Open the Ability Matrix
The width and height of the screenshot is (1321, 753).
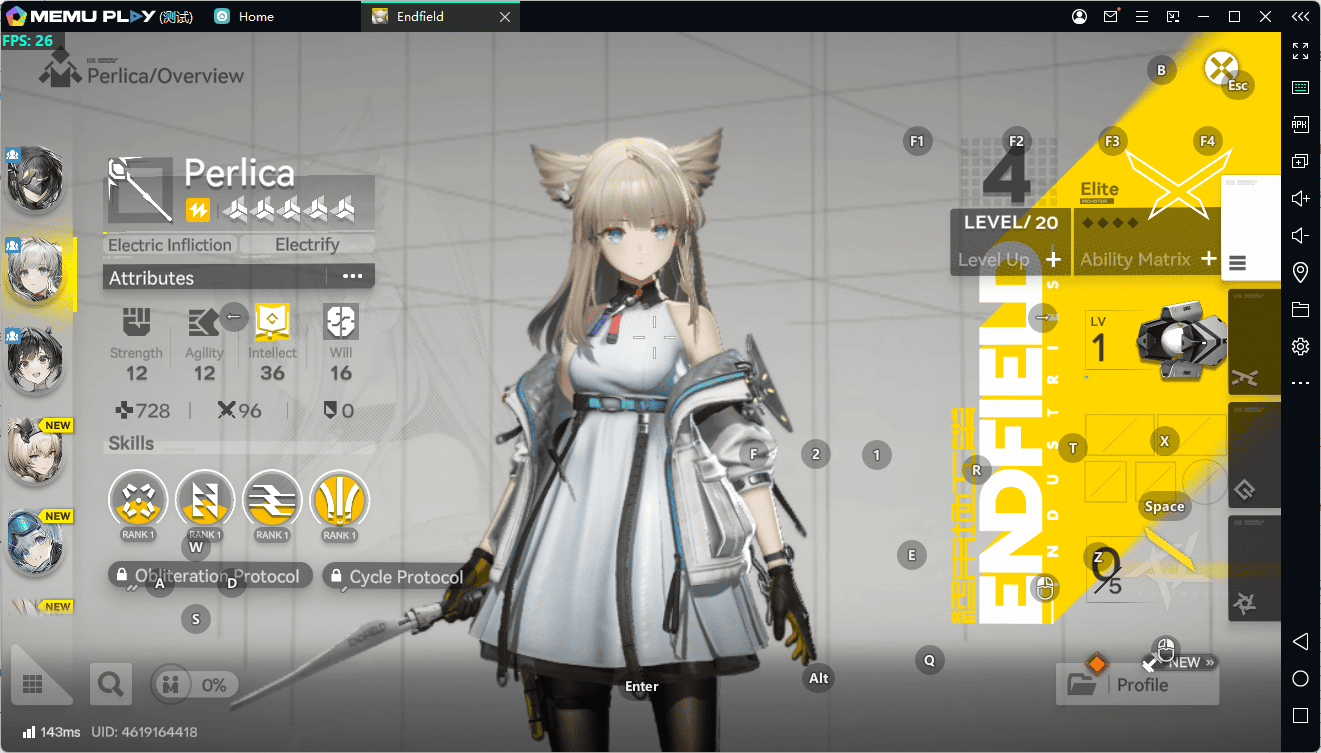(1147, 259)
